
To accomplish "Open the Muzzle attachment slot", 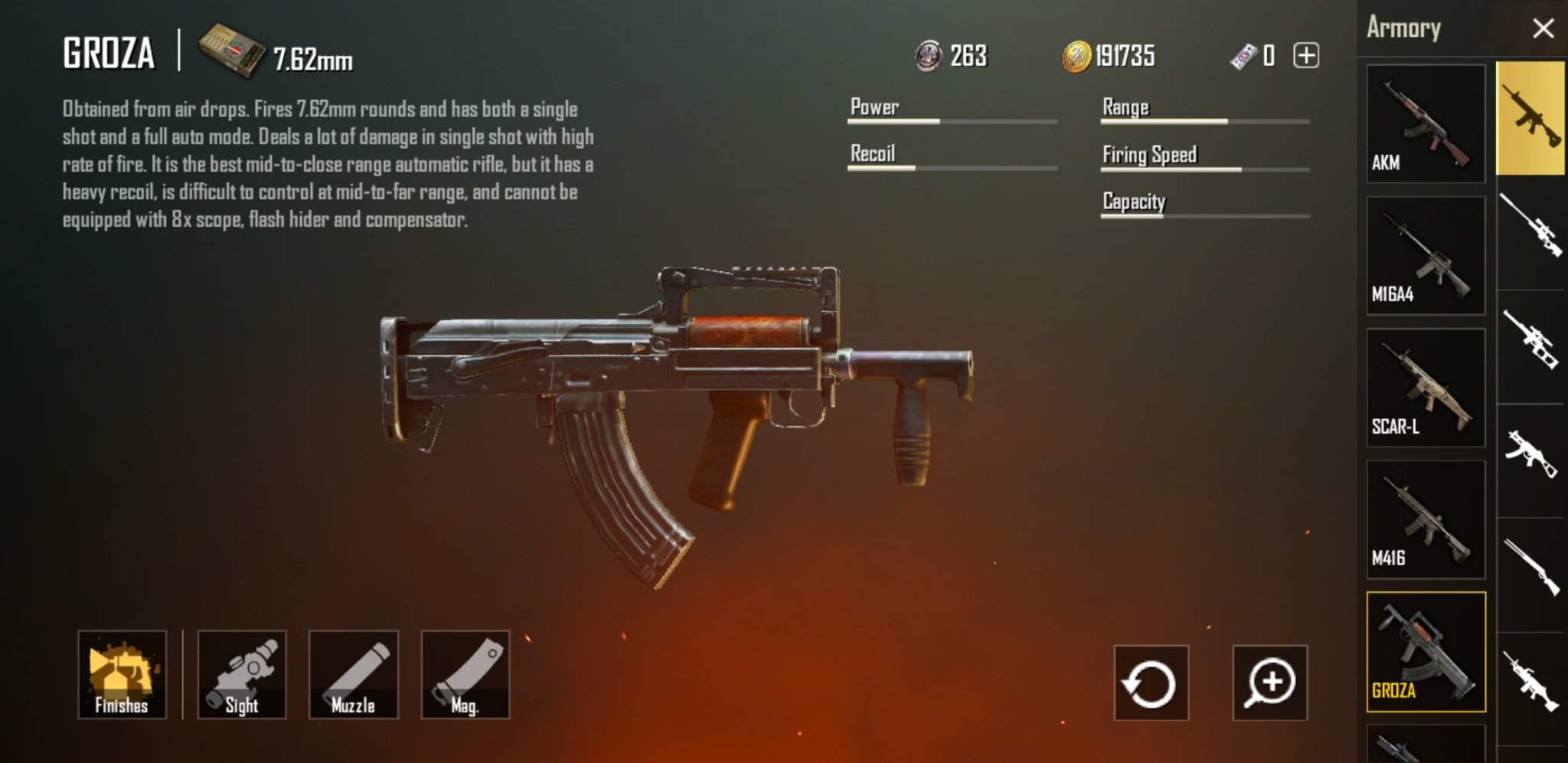I will click(354, 675).
